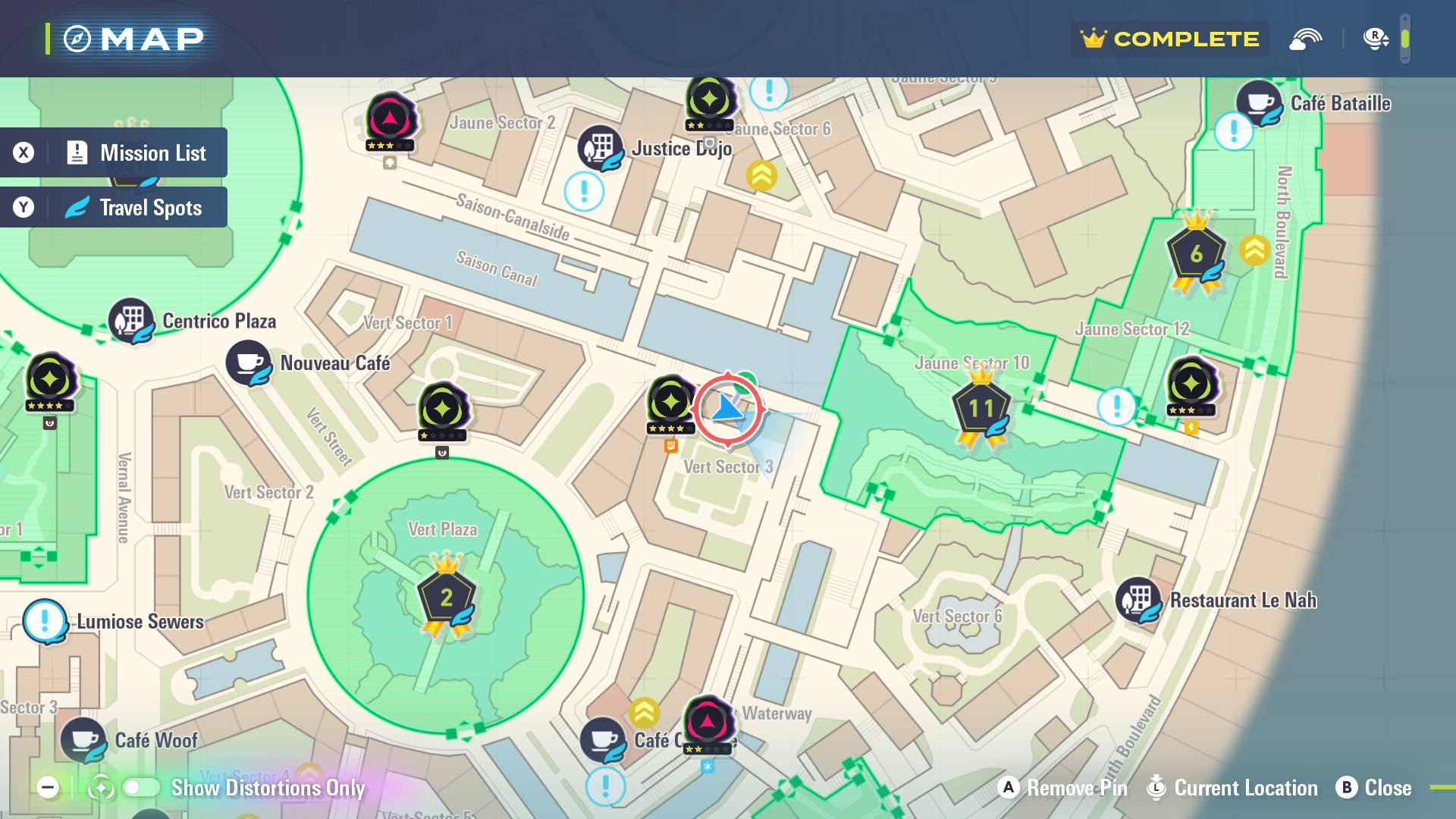Select Current Location
Screen dimensions: 1456x819
pos(1232,788)
